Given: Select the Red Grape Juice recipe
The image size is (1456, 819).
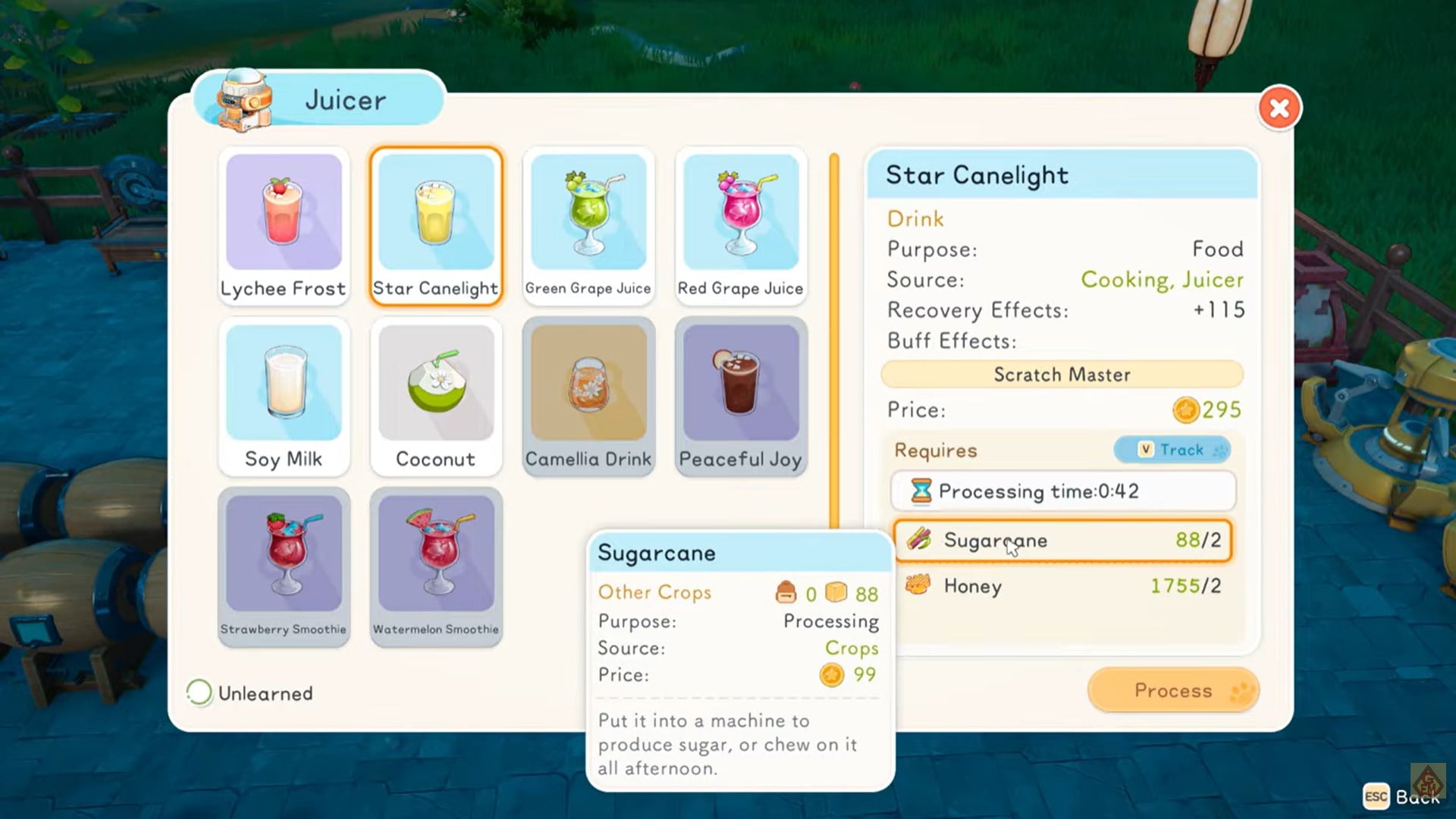Looking at the screenshot, I should (x=741, y=226).
